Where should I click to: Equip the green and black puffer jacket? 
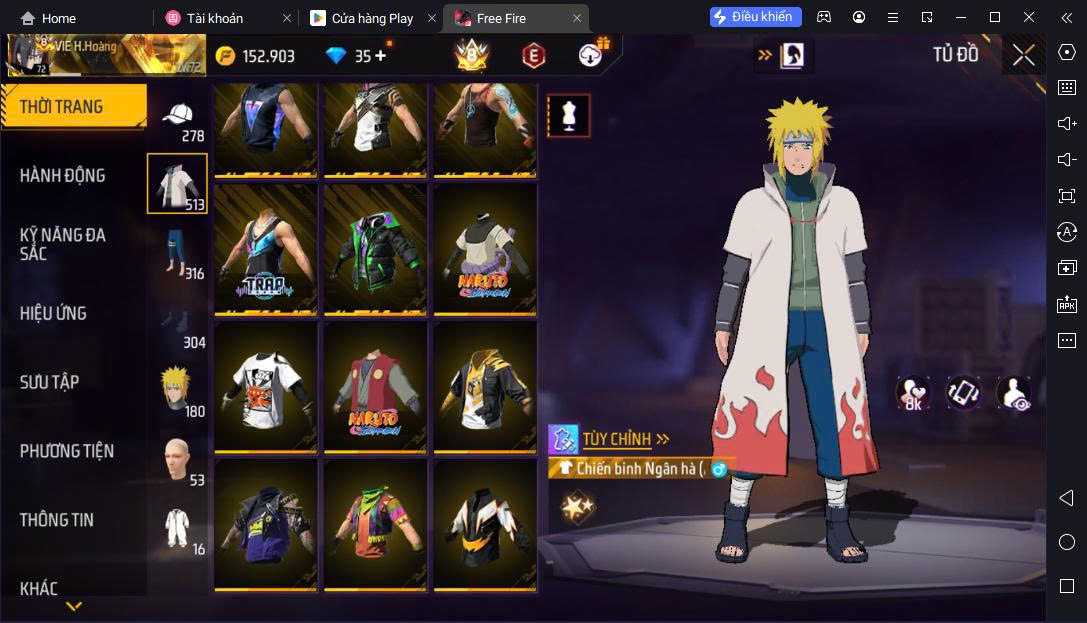[375, 250]
